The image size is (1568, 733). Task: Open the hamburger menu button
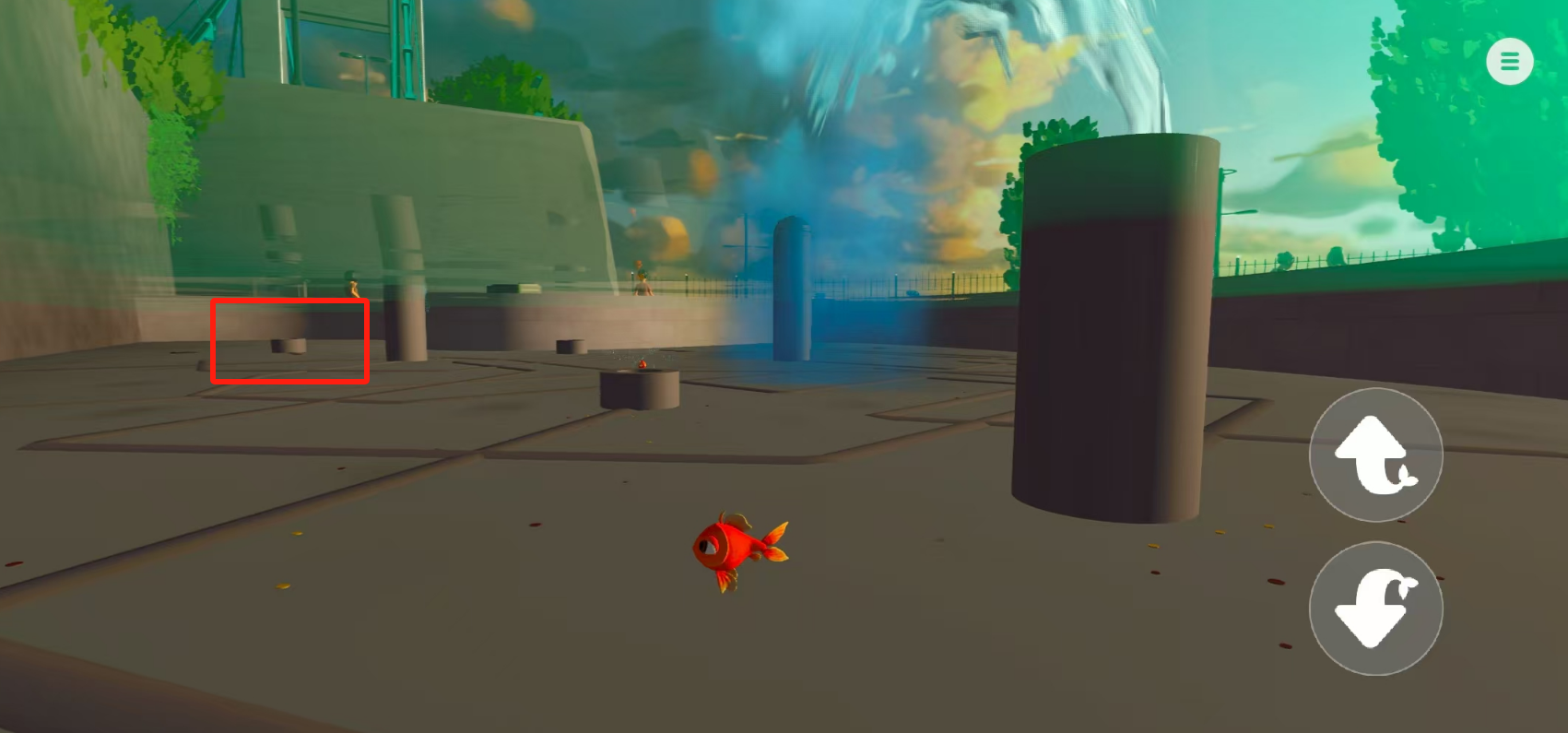(1509, 62)
